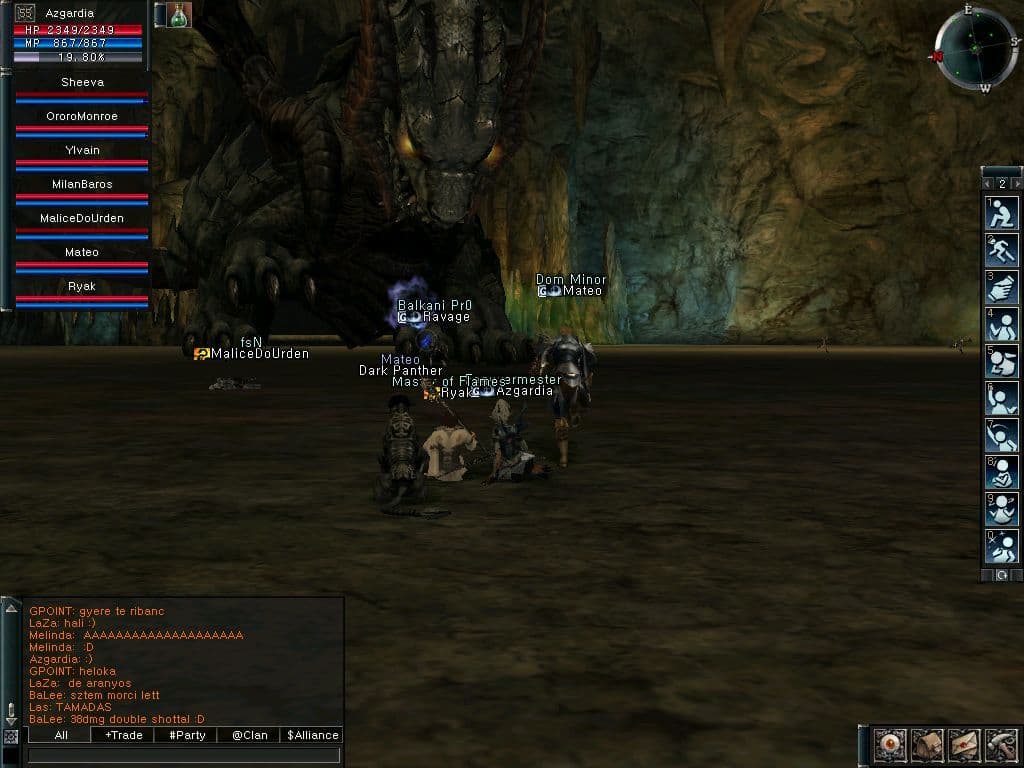The height and width of the screenshot is (768, 1024).
Task: Select party member OroroMonroe
Action: pyautogui.click(x=82, y=117)
